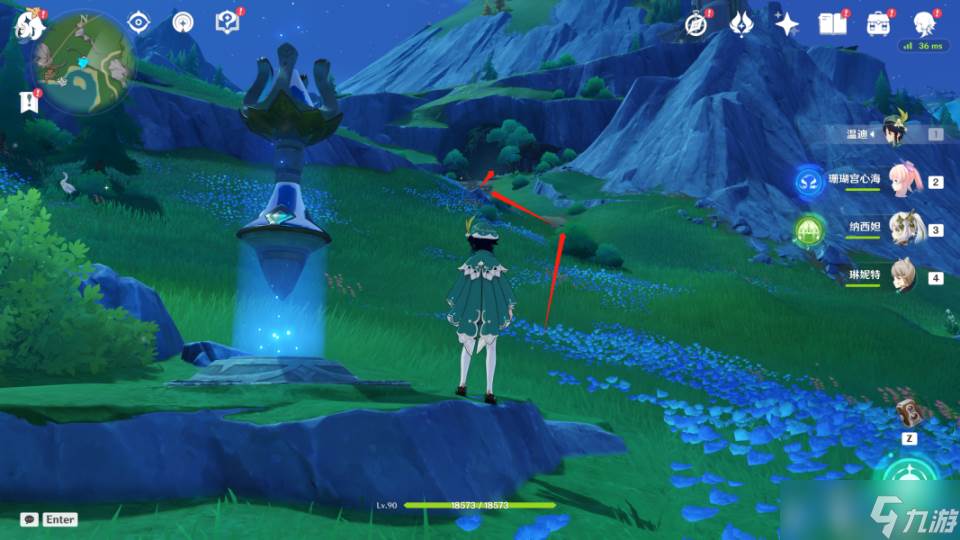Open the Wish four-pointed star icon
Screen dimensions: 960x540
(x=787, y=24)
